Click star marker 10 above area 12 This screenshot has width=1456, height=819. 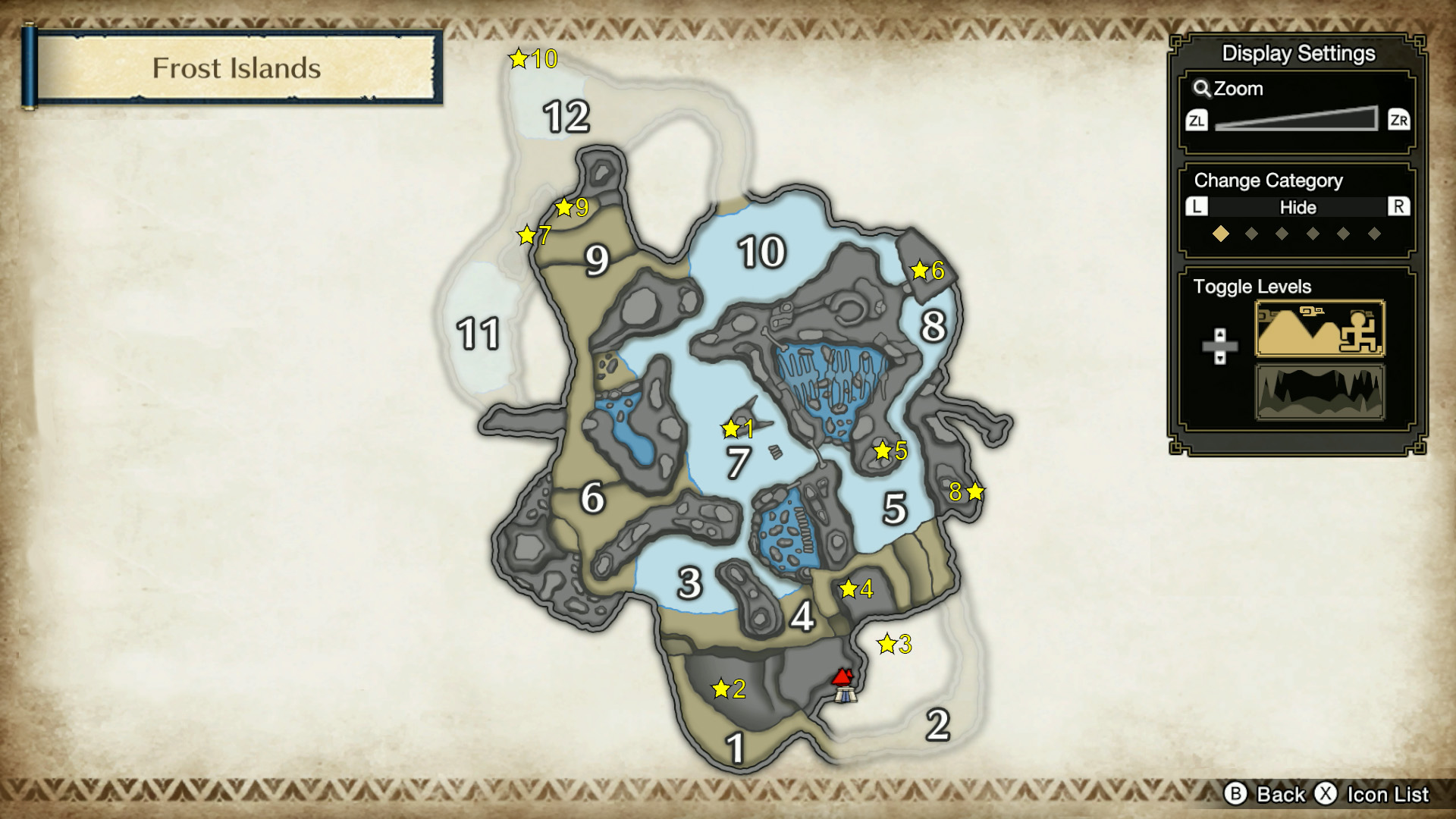pyautogui.click(x=519, y=58)
